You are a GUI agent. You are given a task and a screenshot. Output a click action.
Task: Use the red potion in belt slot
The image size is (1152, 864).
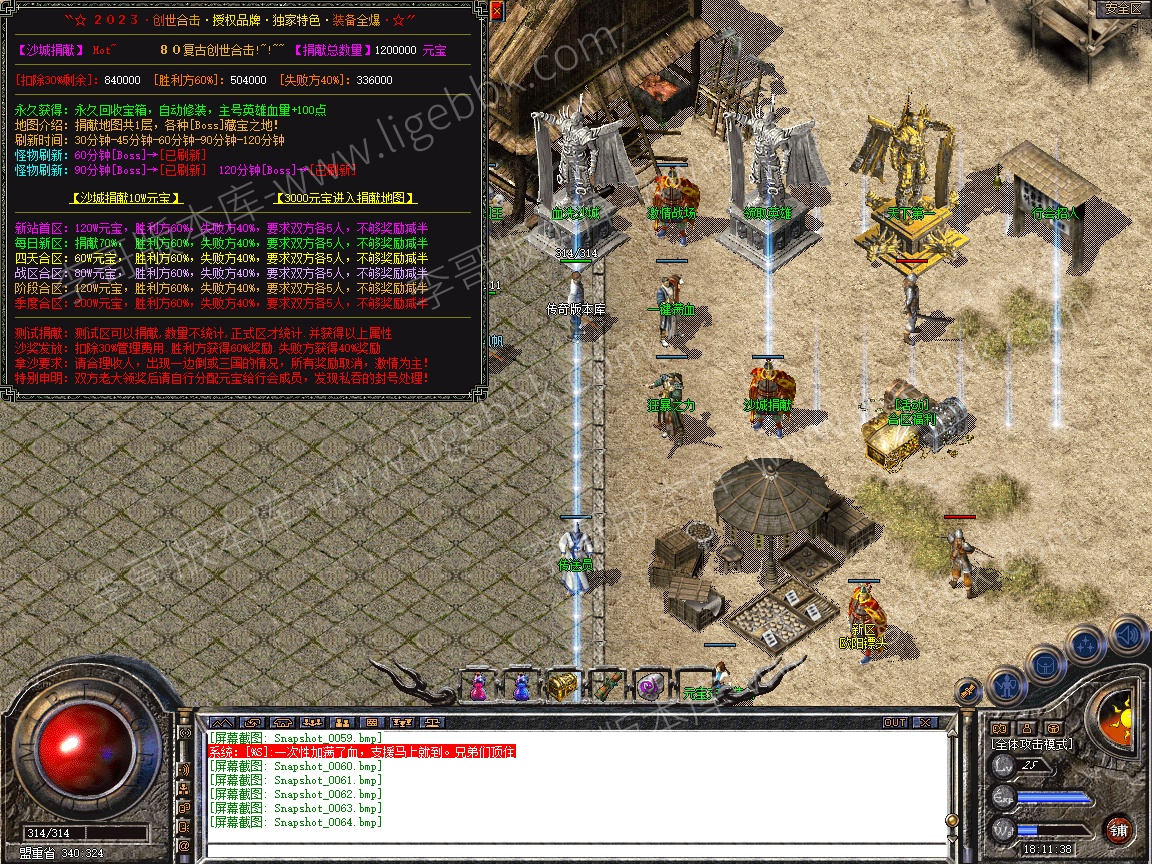coord(478,686)
